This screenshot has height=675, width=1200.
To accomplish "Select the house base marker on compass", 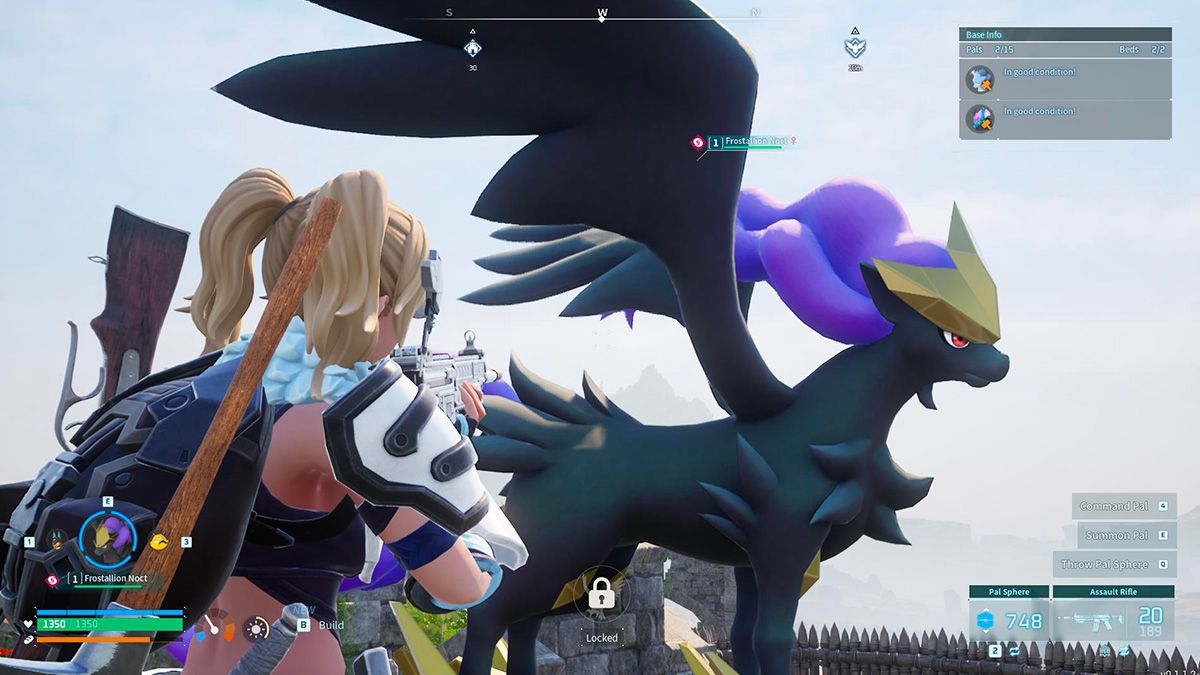I will click(473, 47).
